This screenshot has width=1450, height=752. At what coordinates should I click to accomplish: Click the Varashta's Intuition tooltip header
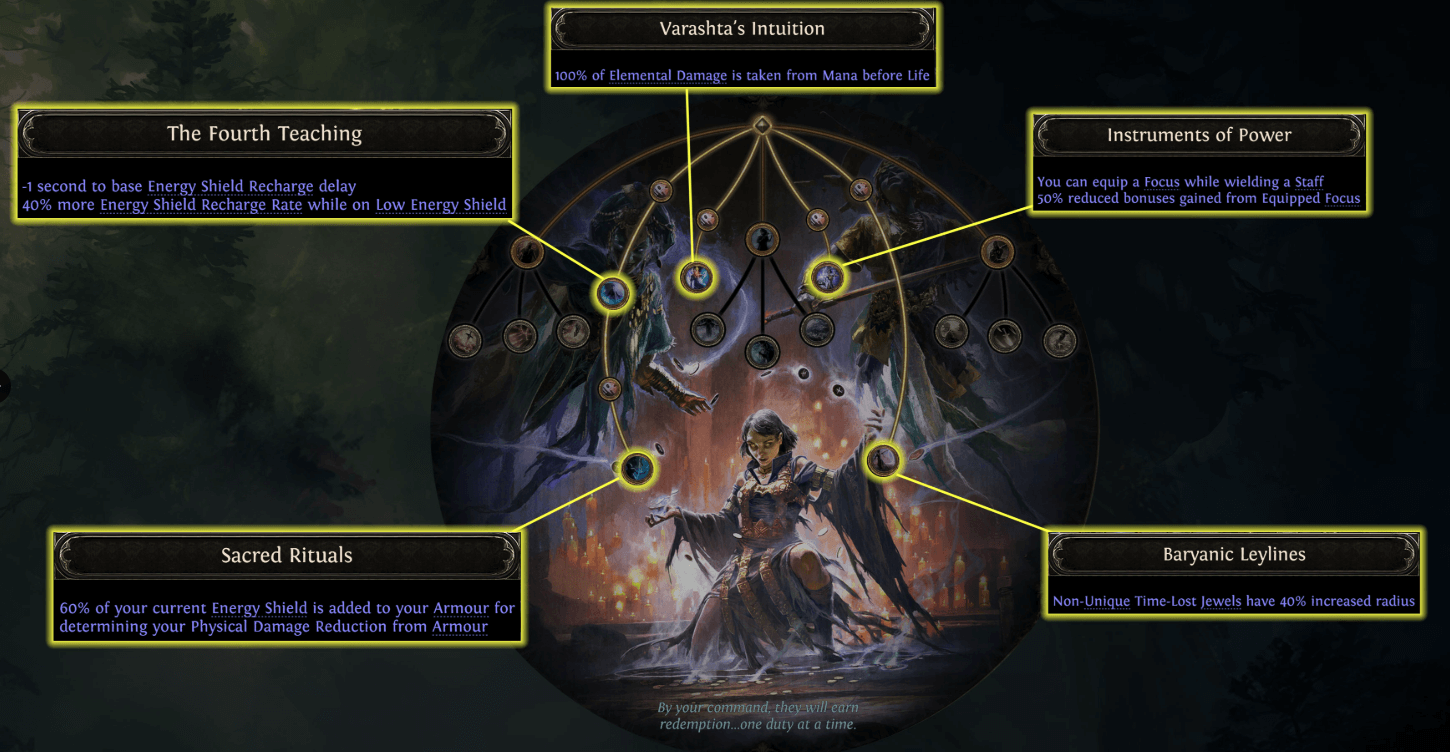[x=740, y=28]
